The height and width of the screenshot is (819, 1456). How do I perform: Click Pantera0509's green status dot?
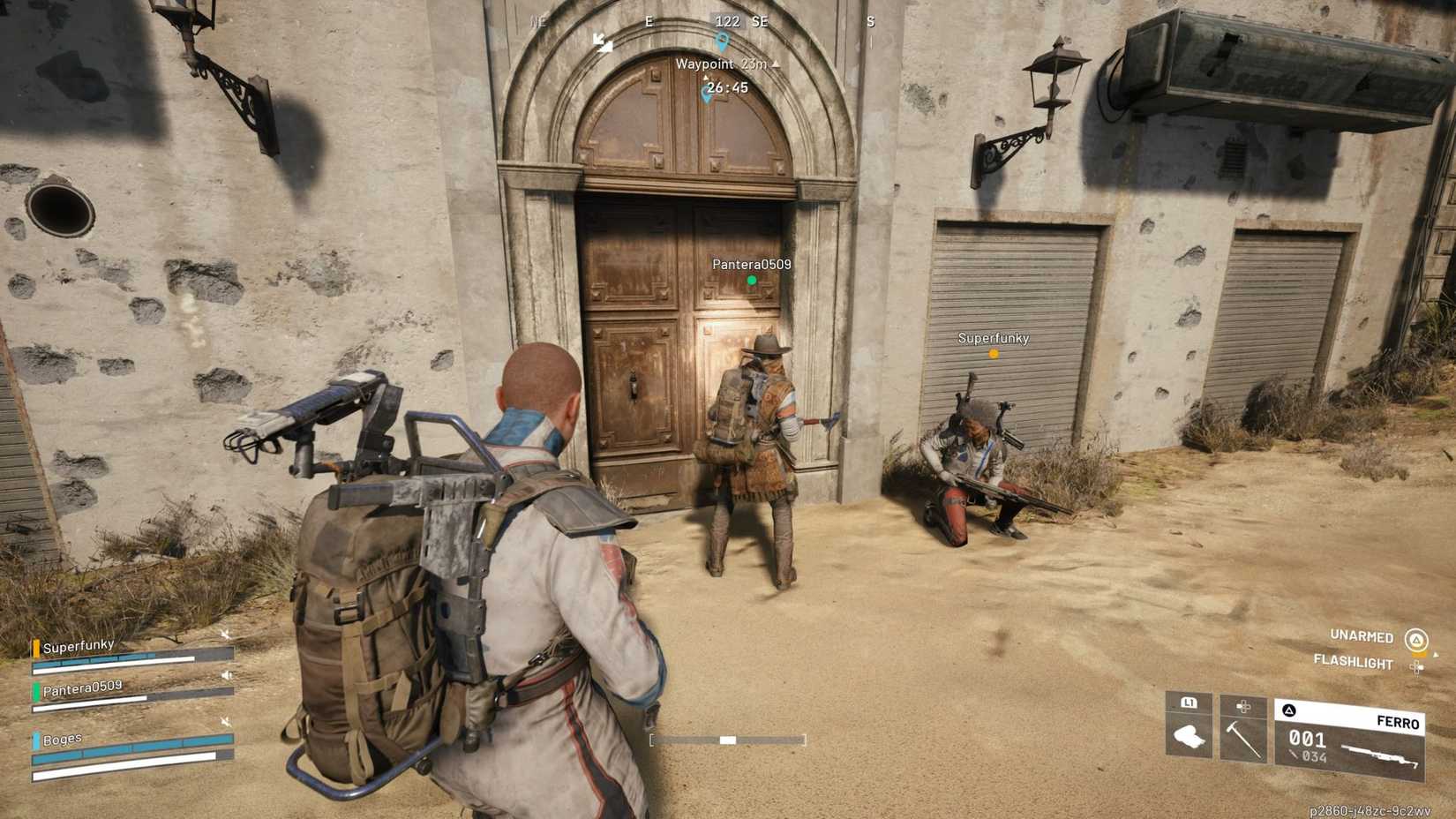click(752, 279)
